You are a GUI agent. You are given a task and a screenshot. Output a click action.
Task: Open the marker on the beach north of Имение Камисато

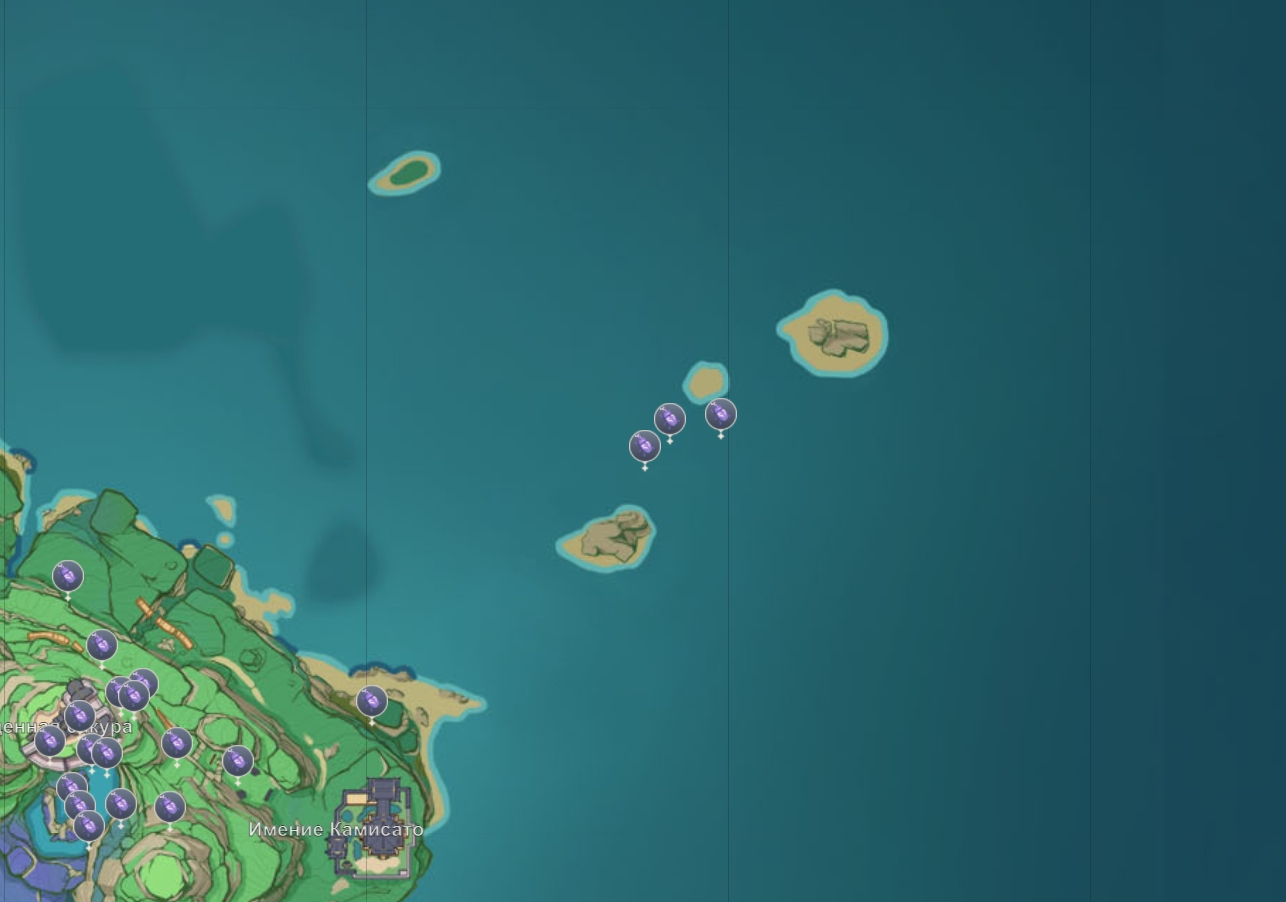click(372, 701)
